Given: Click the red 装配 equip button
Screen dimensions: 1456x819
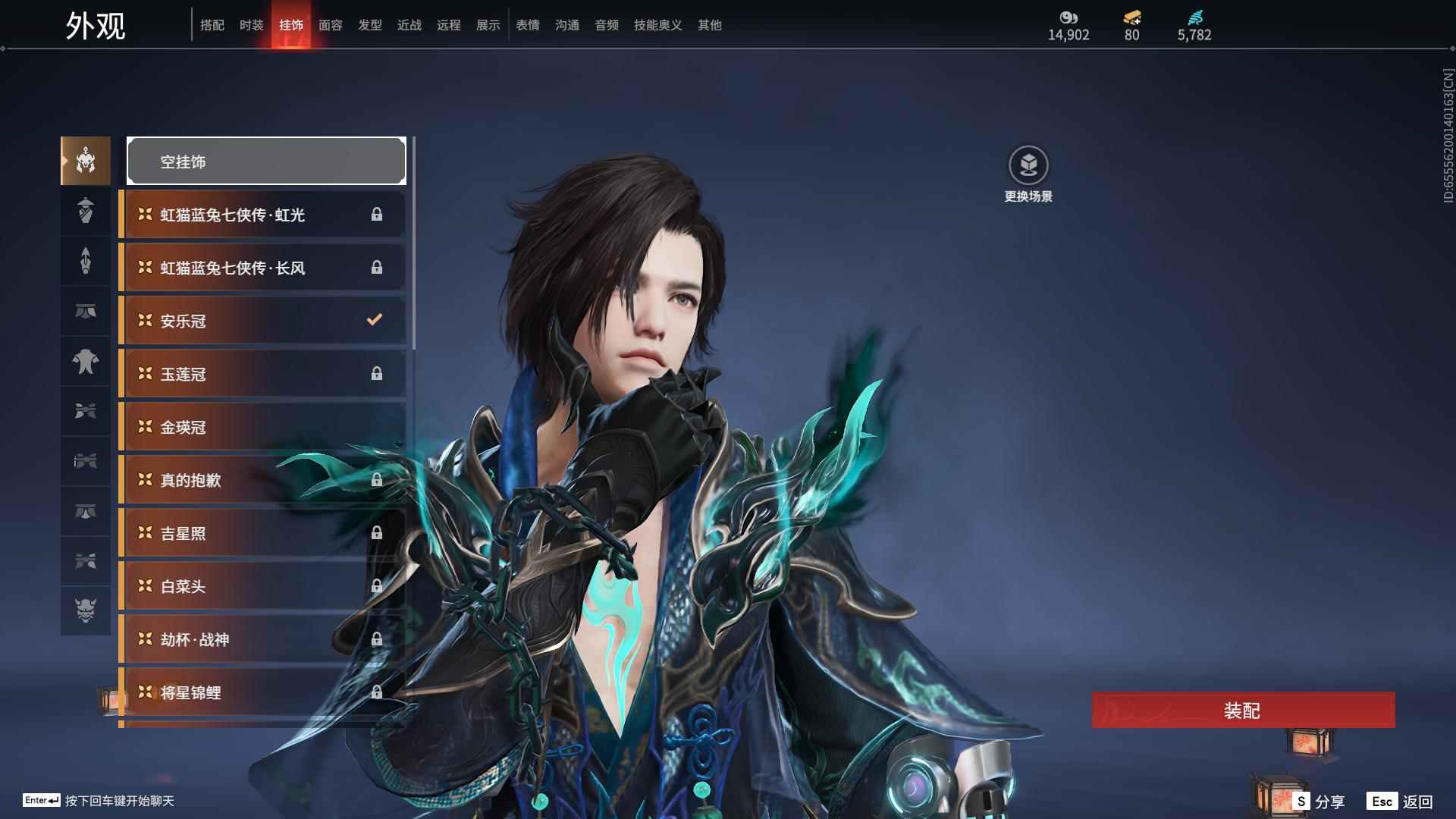Looking at the screenshot, I should click(1243, 711).
